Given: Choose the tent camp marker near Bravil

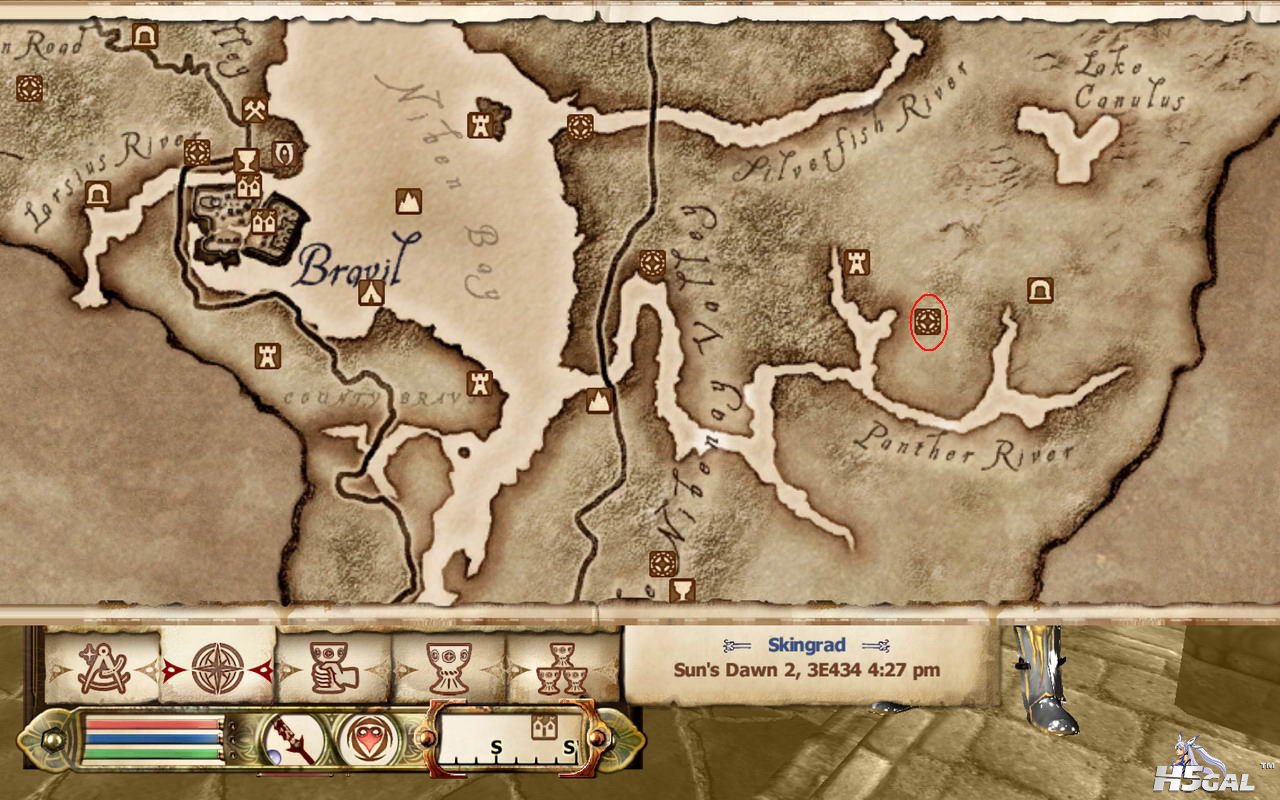Looking at the screenshot, I should tap(372, 292).
